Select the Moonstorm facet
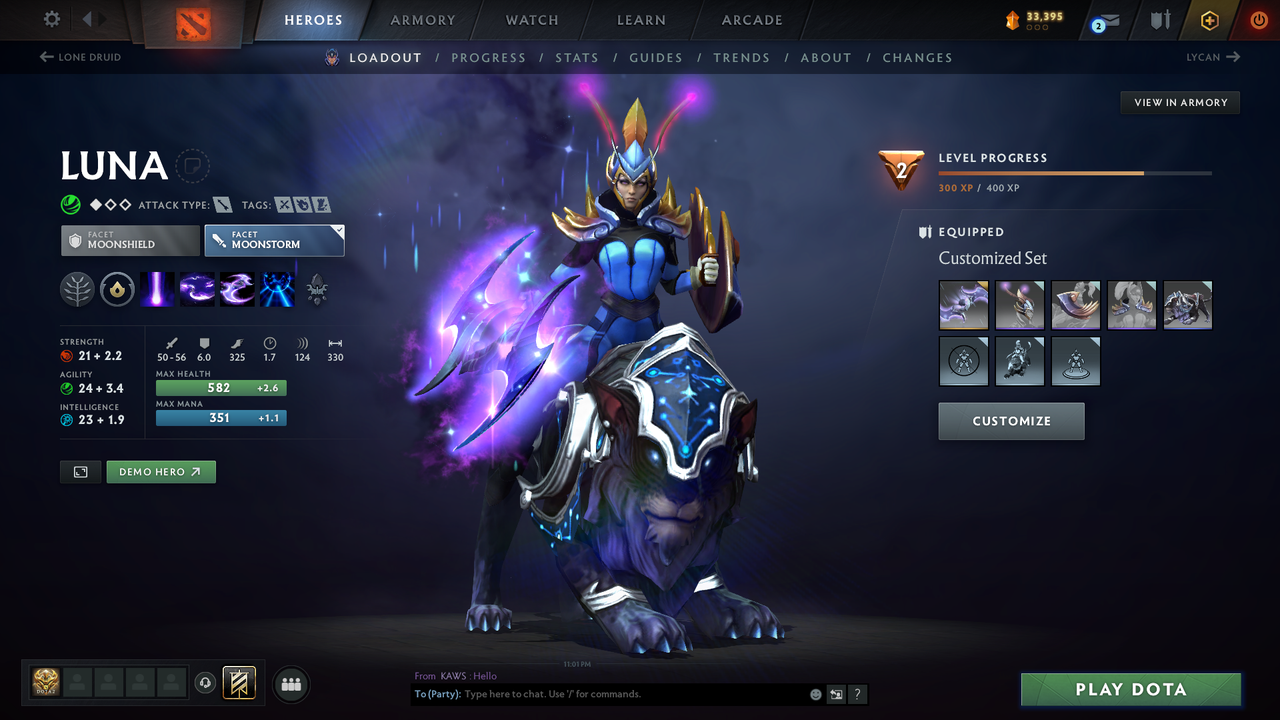Screen dimensions: 1280x720 point(274,240)
